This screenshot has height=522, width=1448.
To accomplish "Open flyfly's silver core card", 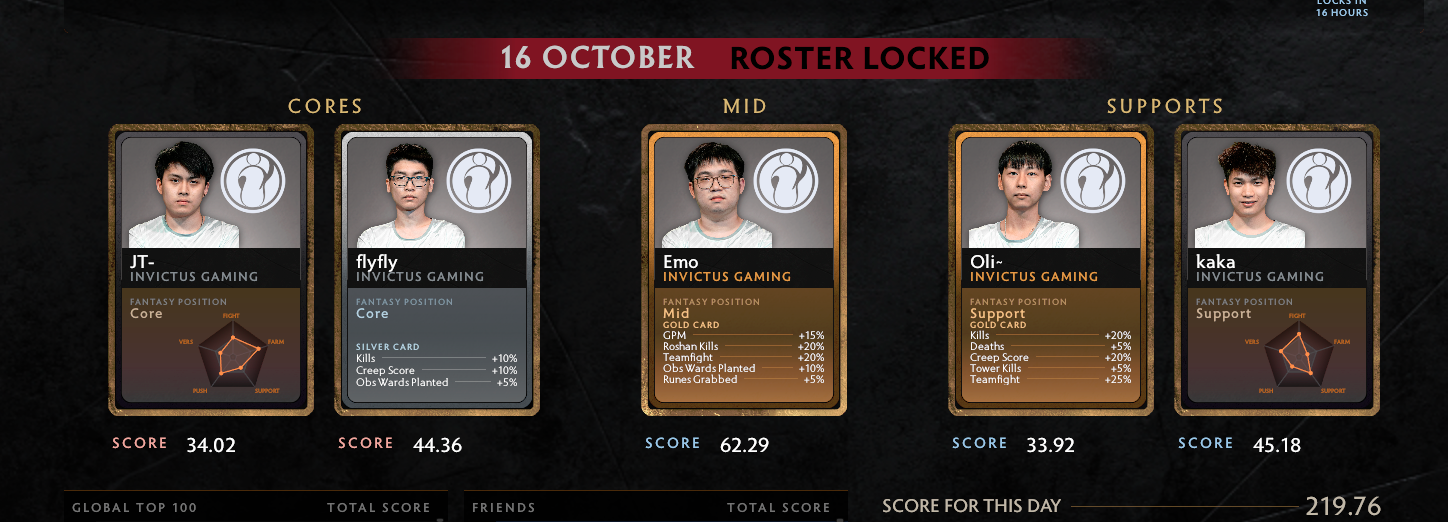I will tap(437, 270).
